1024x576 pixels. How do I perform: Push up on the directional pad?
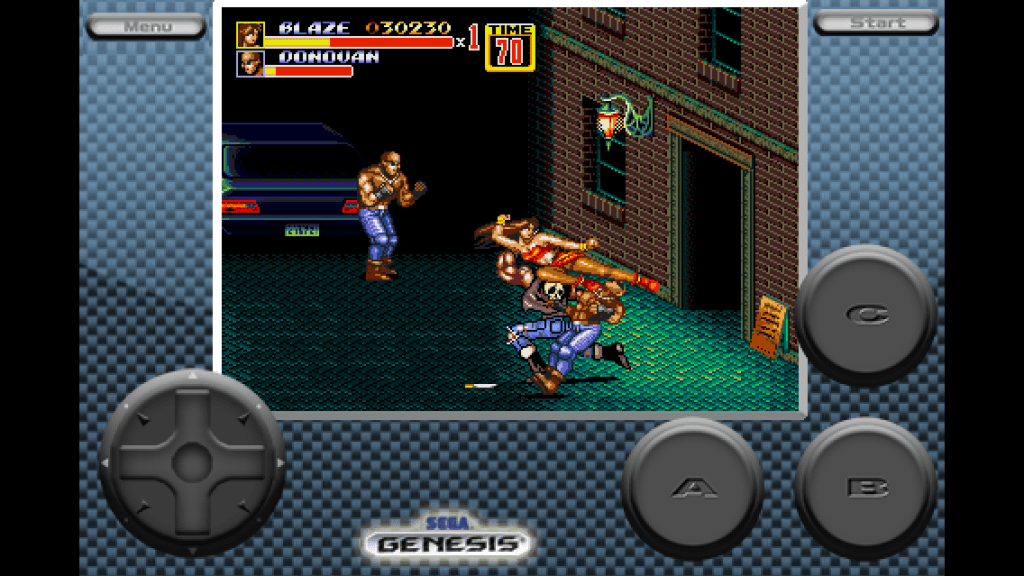click(x=192, y=410)
